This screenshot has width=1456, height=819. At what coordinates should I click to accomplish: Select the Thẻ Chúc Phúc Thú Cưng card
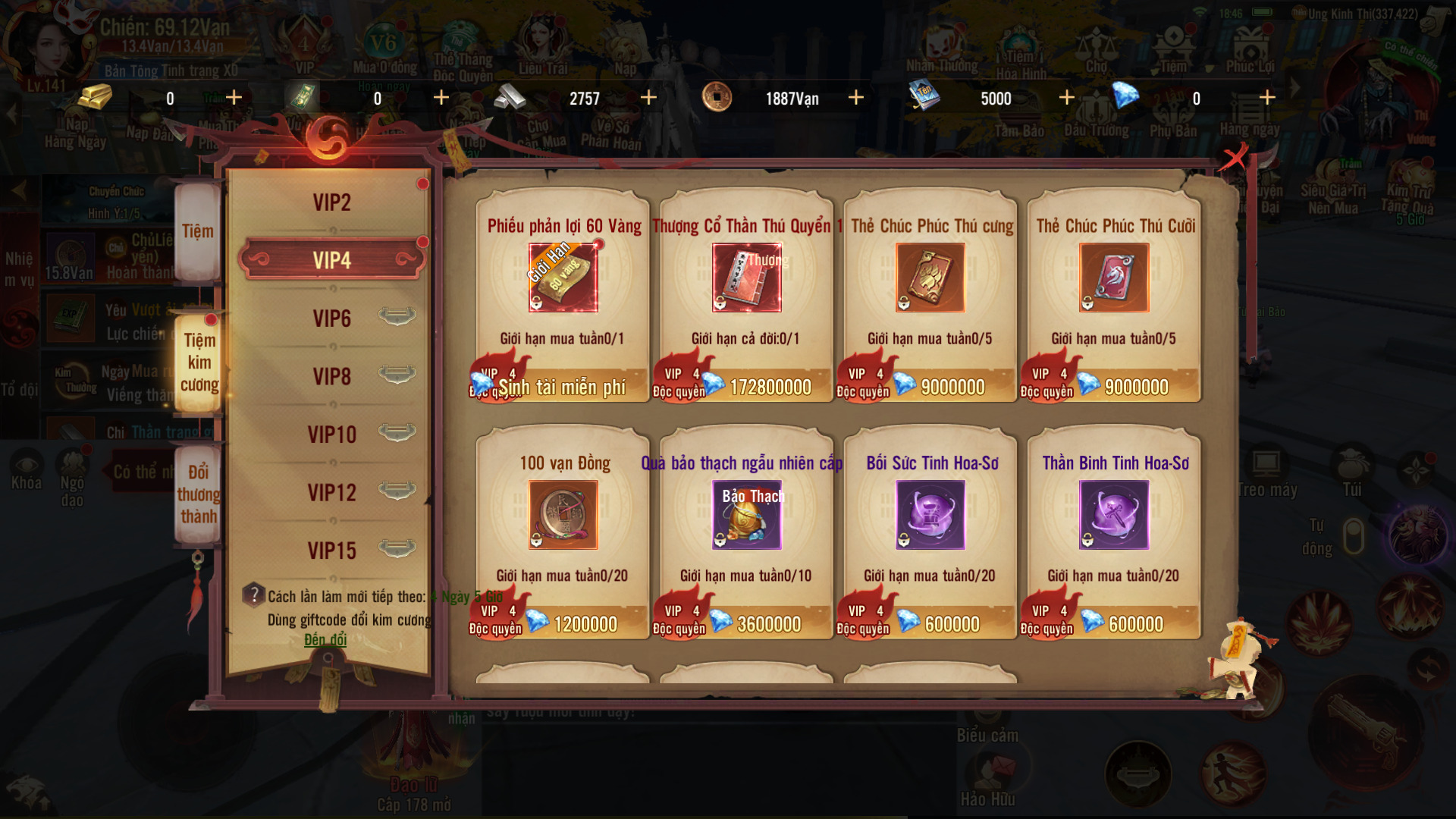pos(930,278)
